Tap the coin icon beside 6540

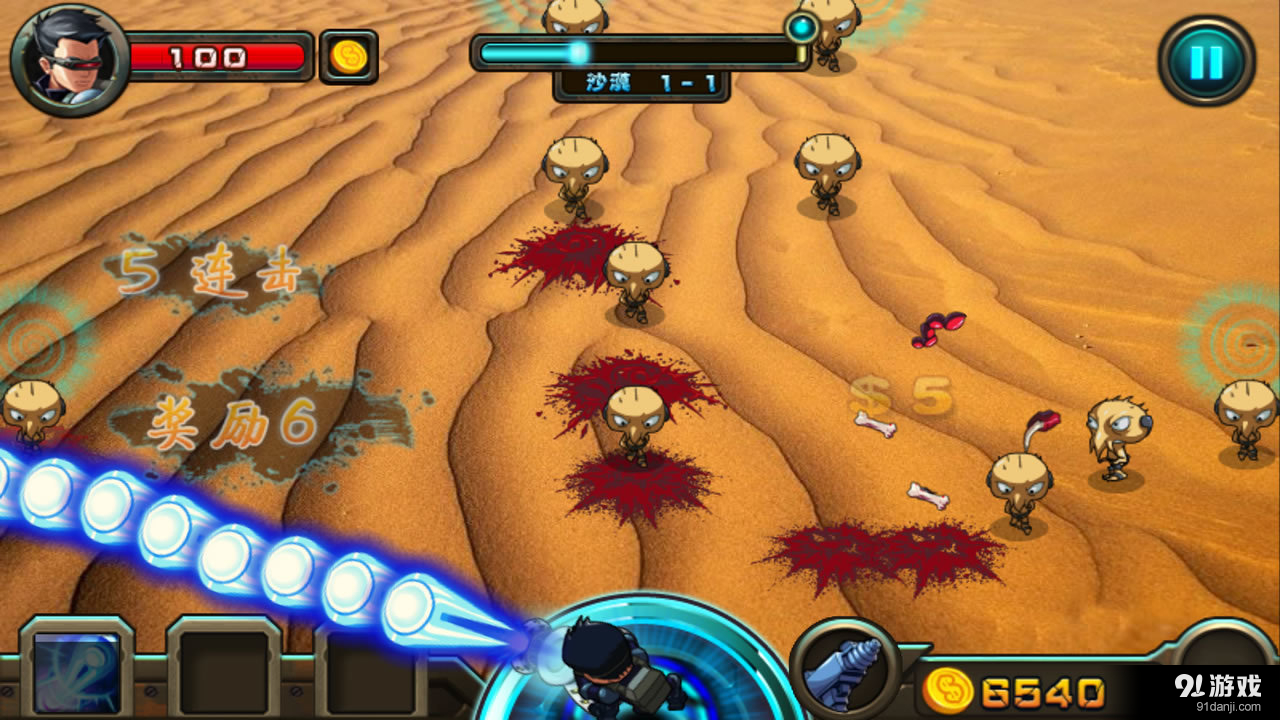tap(948, 691)
